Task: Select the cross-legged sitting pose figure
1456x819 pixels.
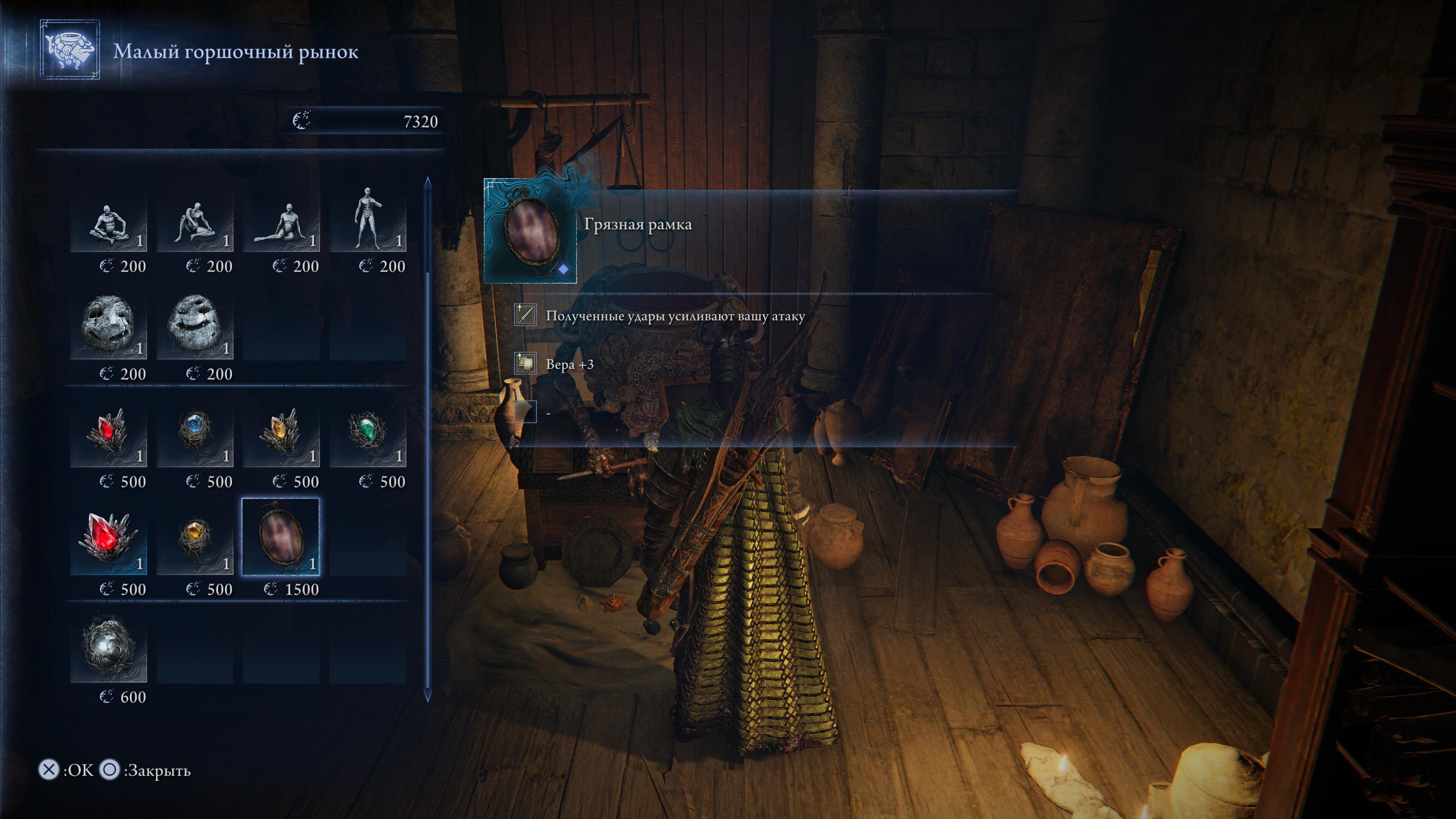Action: tap(108, 219)
